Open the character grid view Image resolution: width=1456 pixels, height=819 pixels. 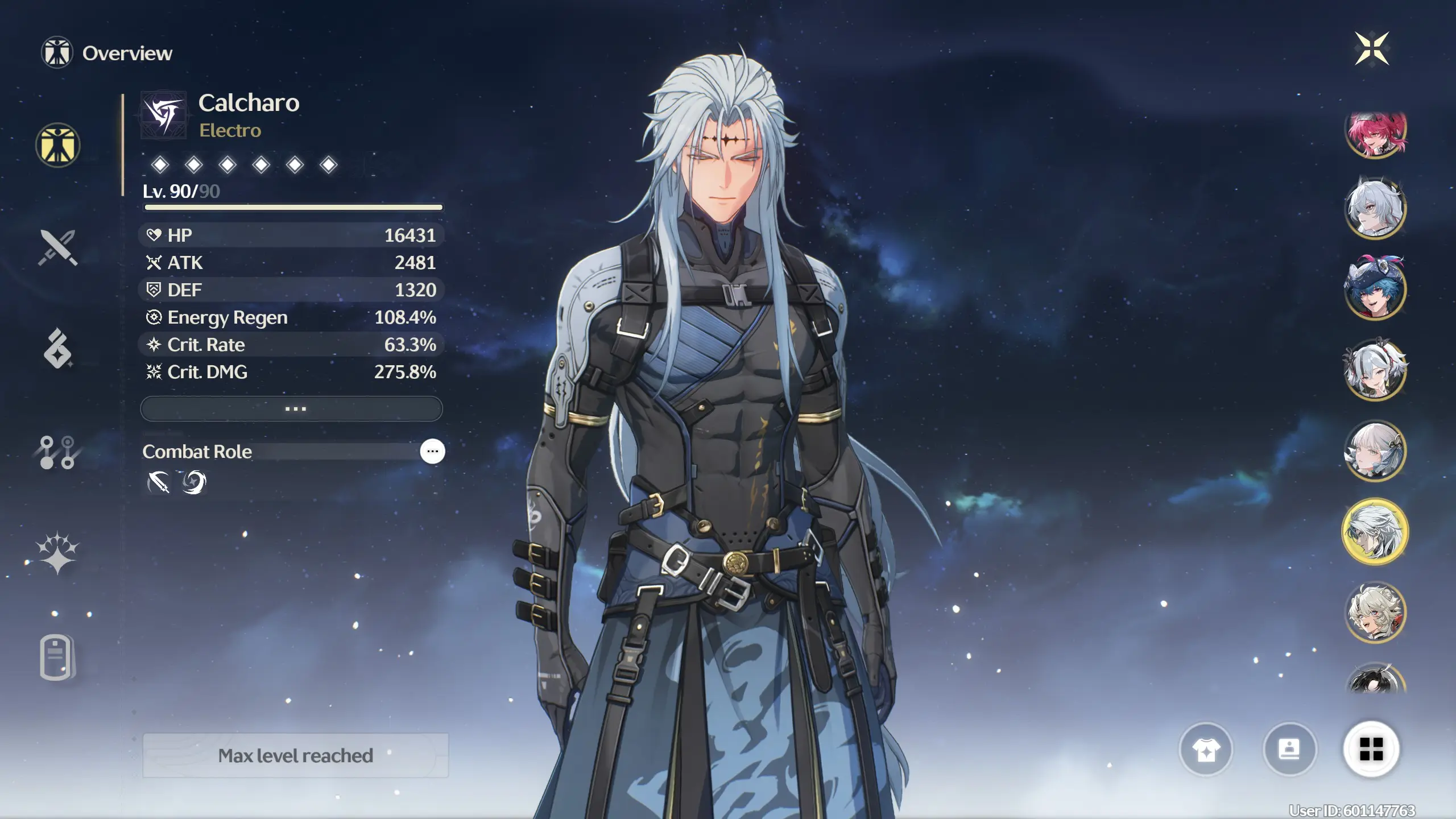click(1371, 750)
